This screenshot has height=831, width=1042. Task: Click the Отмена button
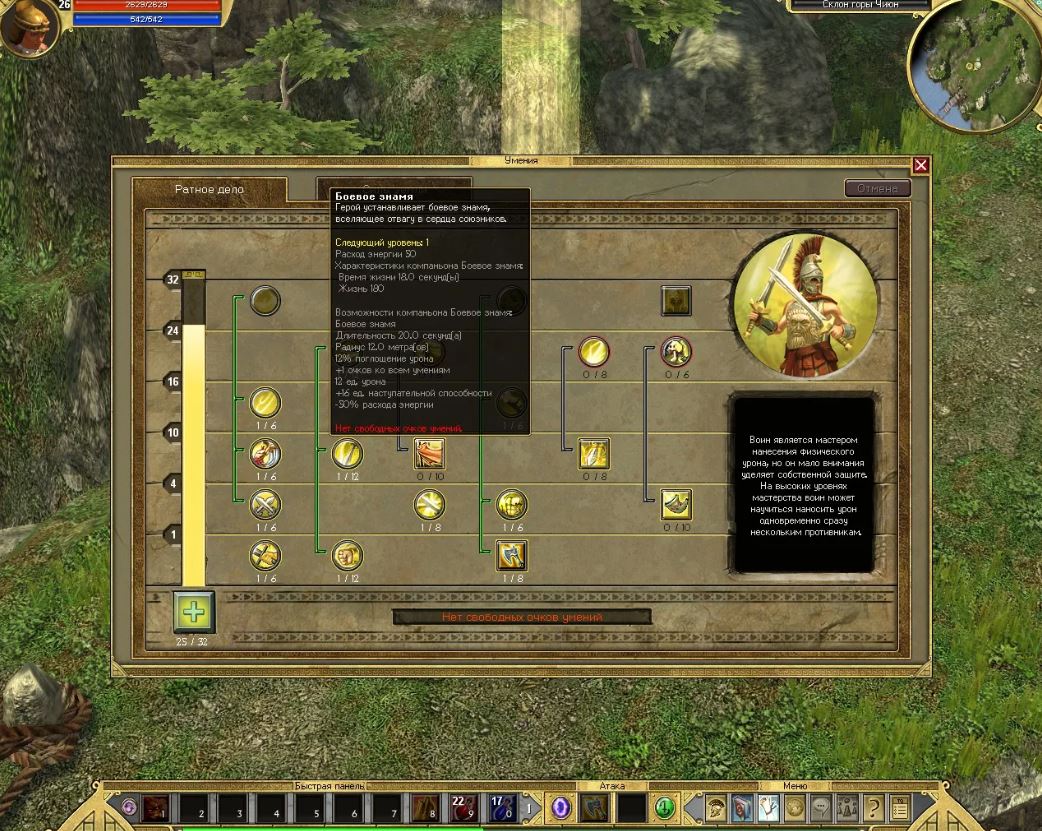pyautogui.click(x=878, y=188)
